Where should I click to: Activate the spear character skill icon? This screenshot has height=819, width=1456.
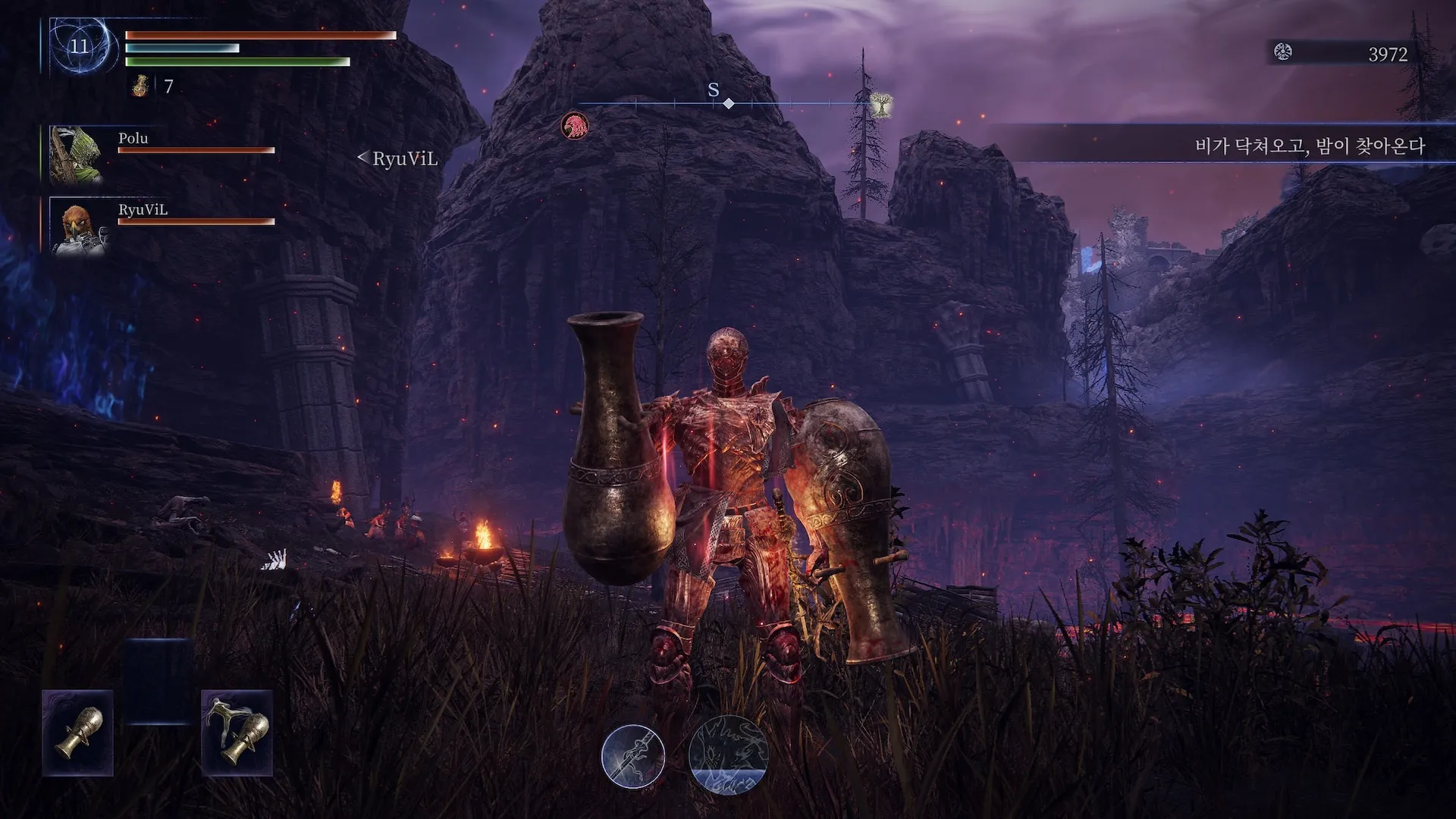(x=633, y=756)
